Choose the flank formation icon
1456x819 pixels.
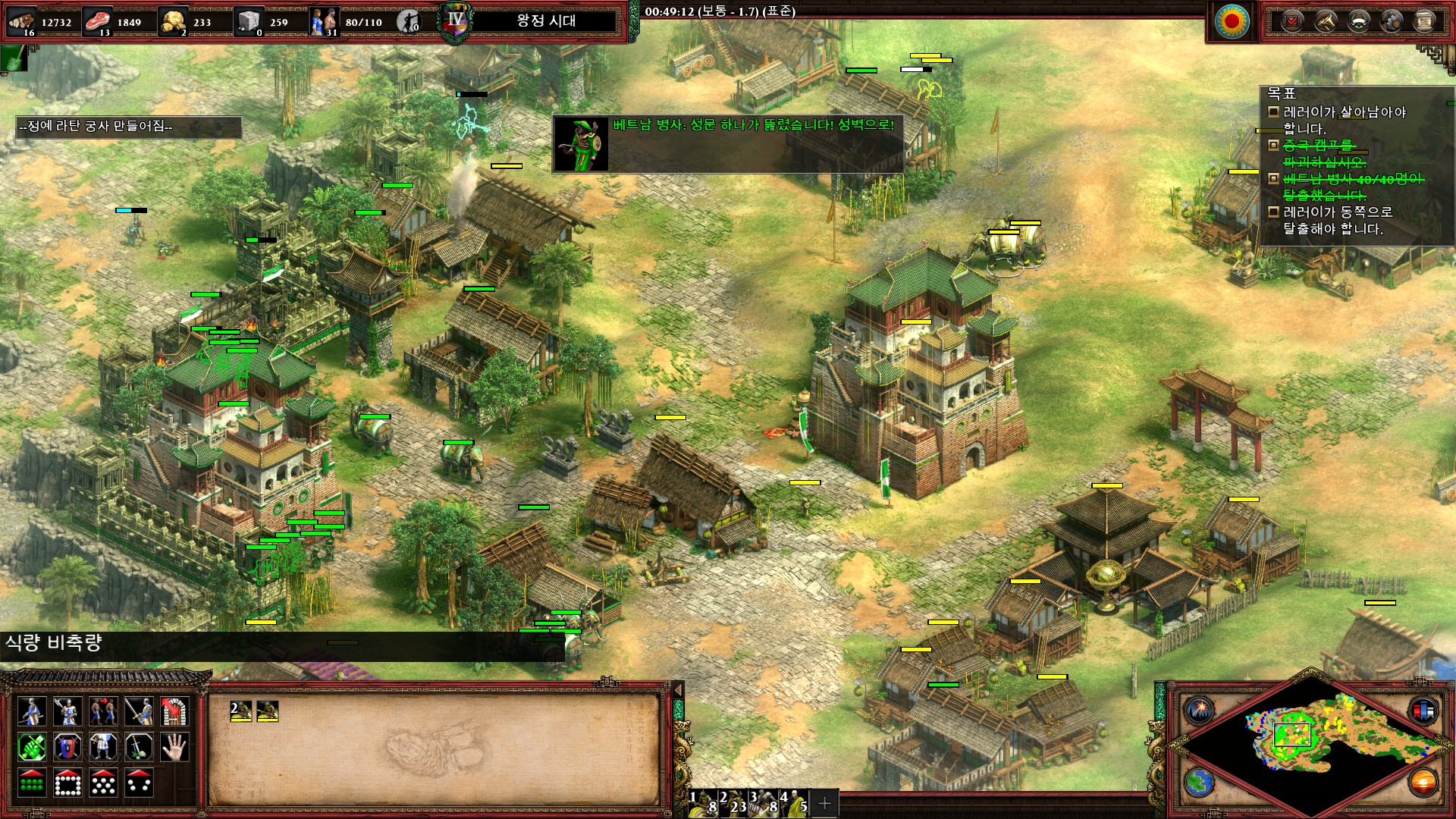tap(139, 783)
